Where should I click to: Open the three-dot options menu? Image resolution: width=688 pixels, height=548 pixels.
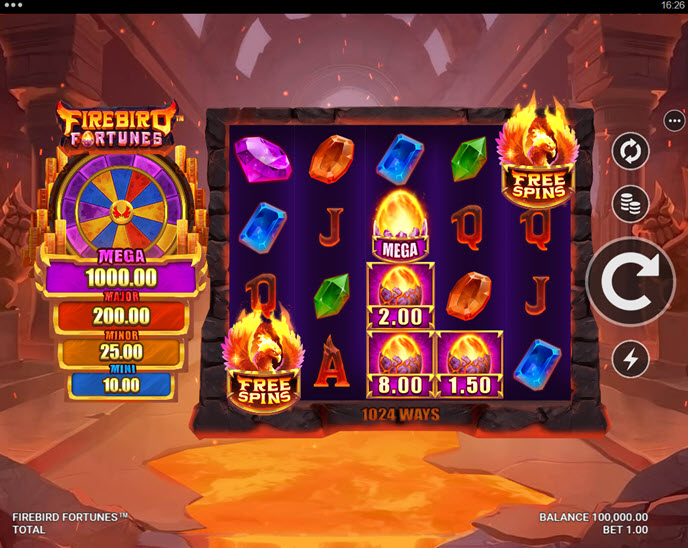(x=673, y=120)
